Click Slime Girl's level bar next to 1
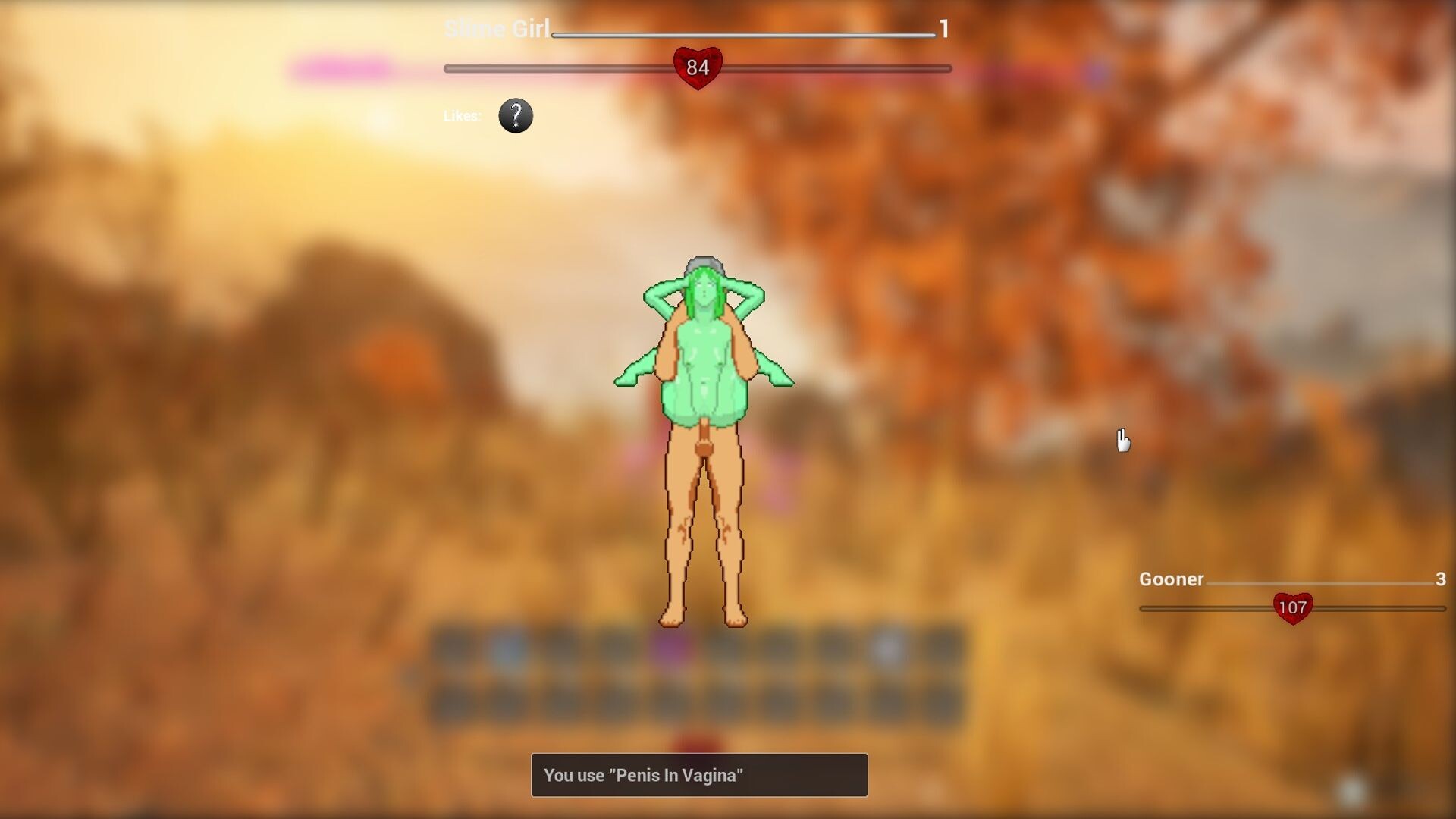Image resolution: width=1456 pixels, height=819 pixels. click(x=743, y=34)
